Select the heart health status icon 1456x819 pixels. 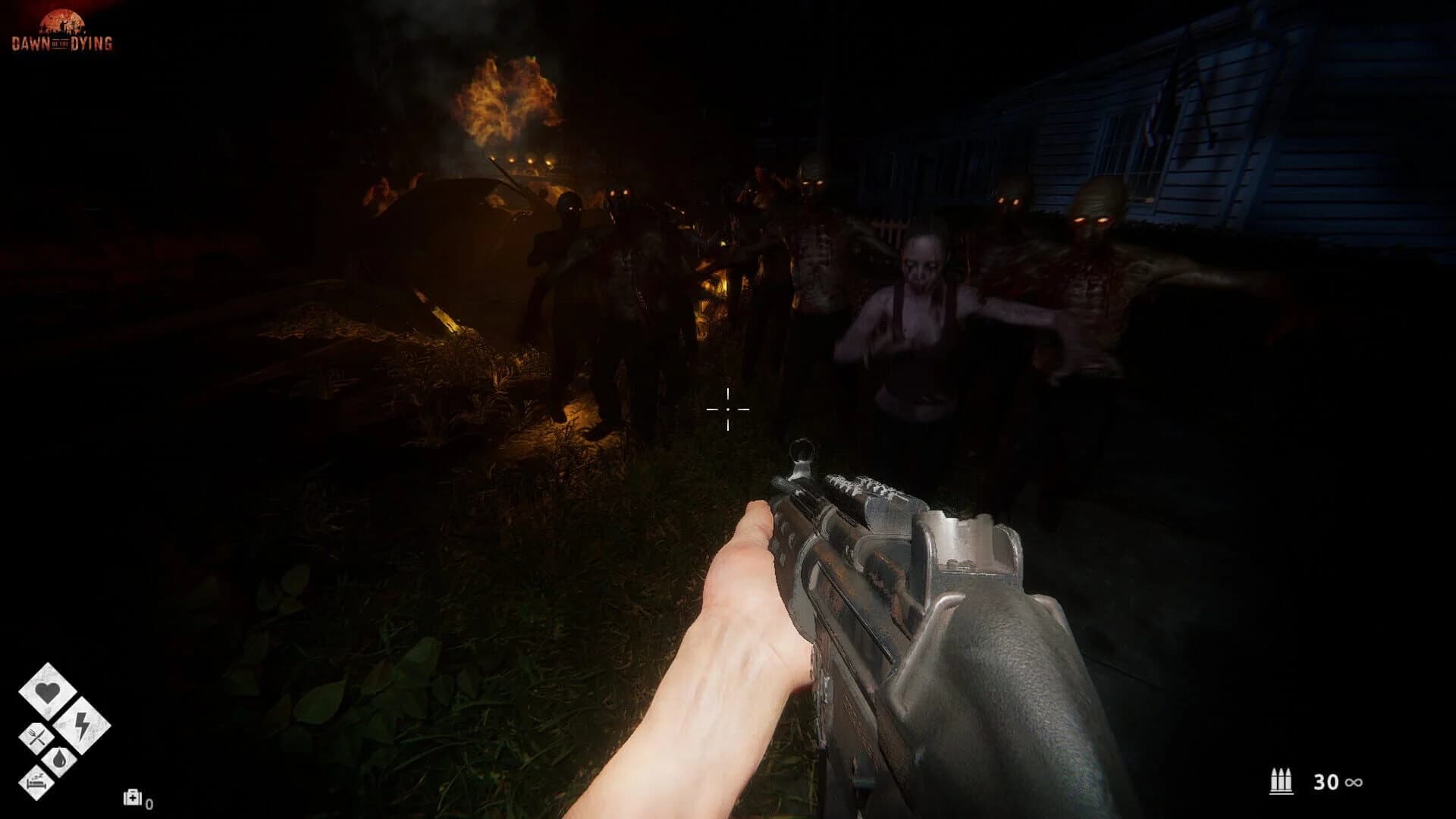tap(48, 692)
